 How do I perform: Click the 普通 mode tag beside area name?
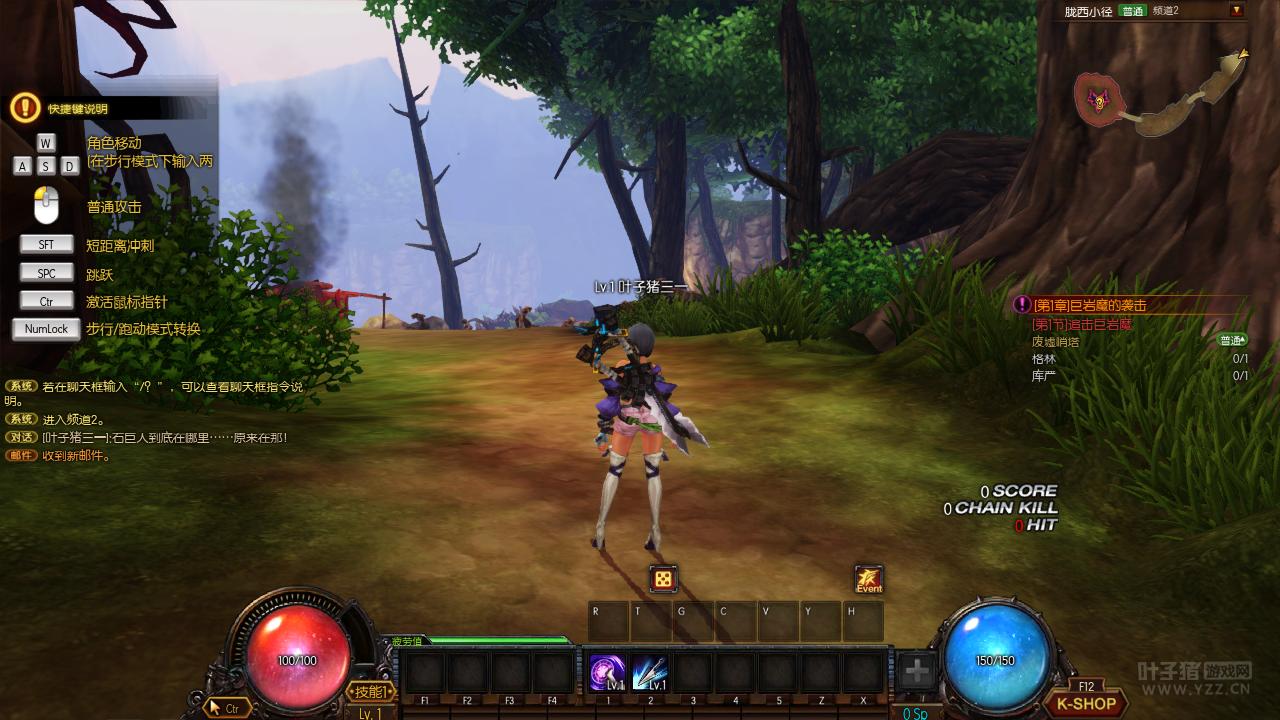coord(1132,11)
